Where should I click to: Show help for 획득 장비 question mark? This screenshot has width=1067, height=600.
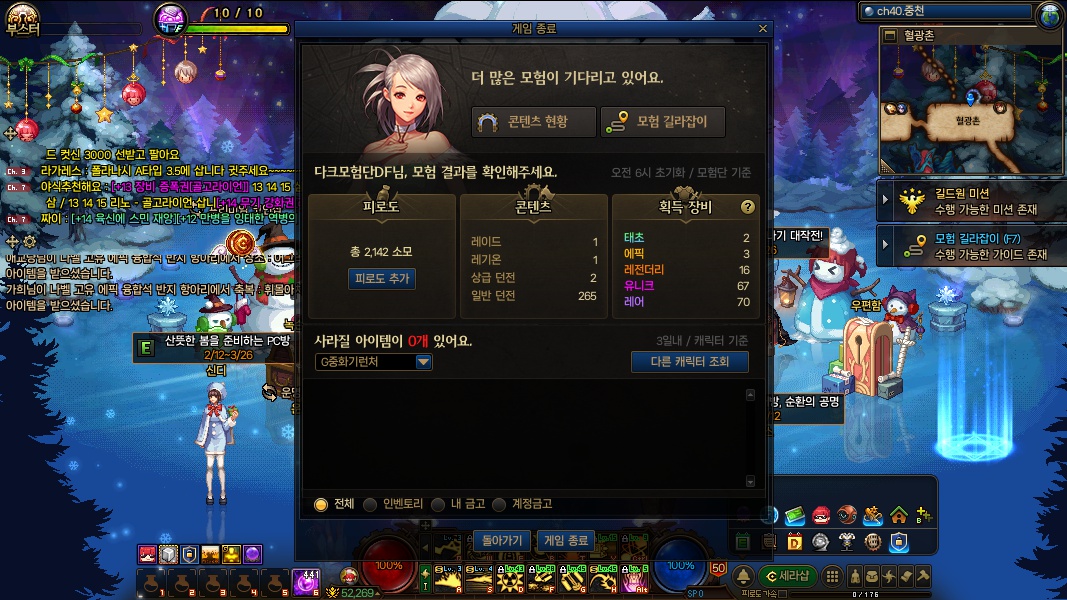[747, 207]
